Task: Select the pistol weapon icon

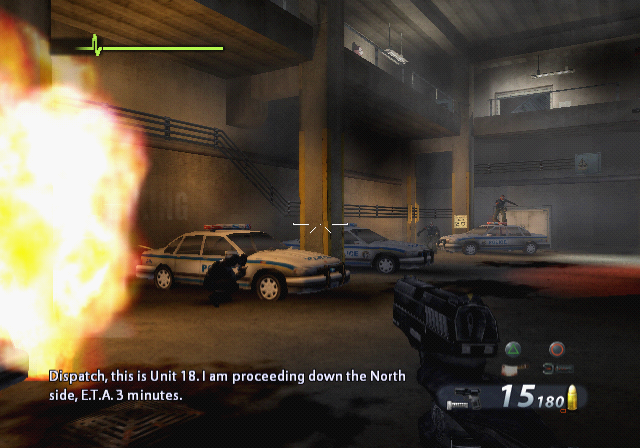Action: pos(468,397)
